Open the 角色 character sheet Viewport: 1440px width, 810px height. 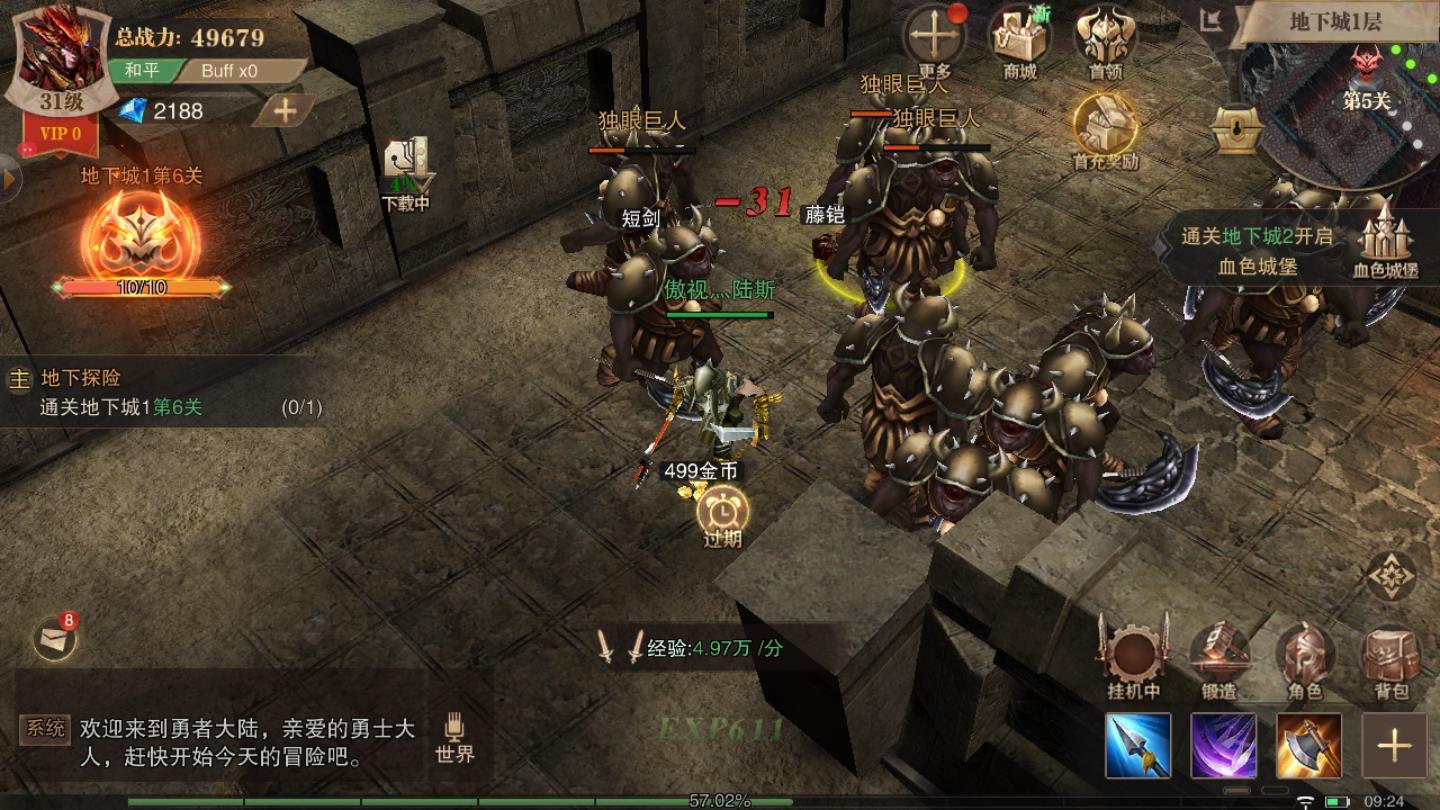tap(1305, 658)
